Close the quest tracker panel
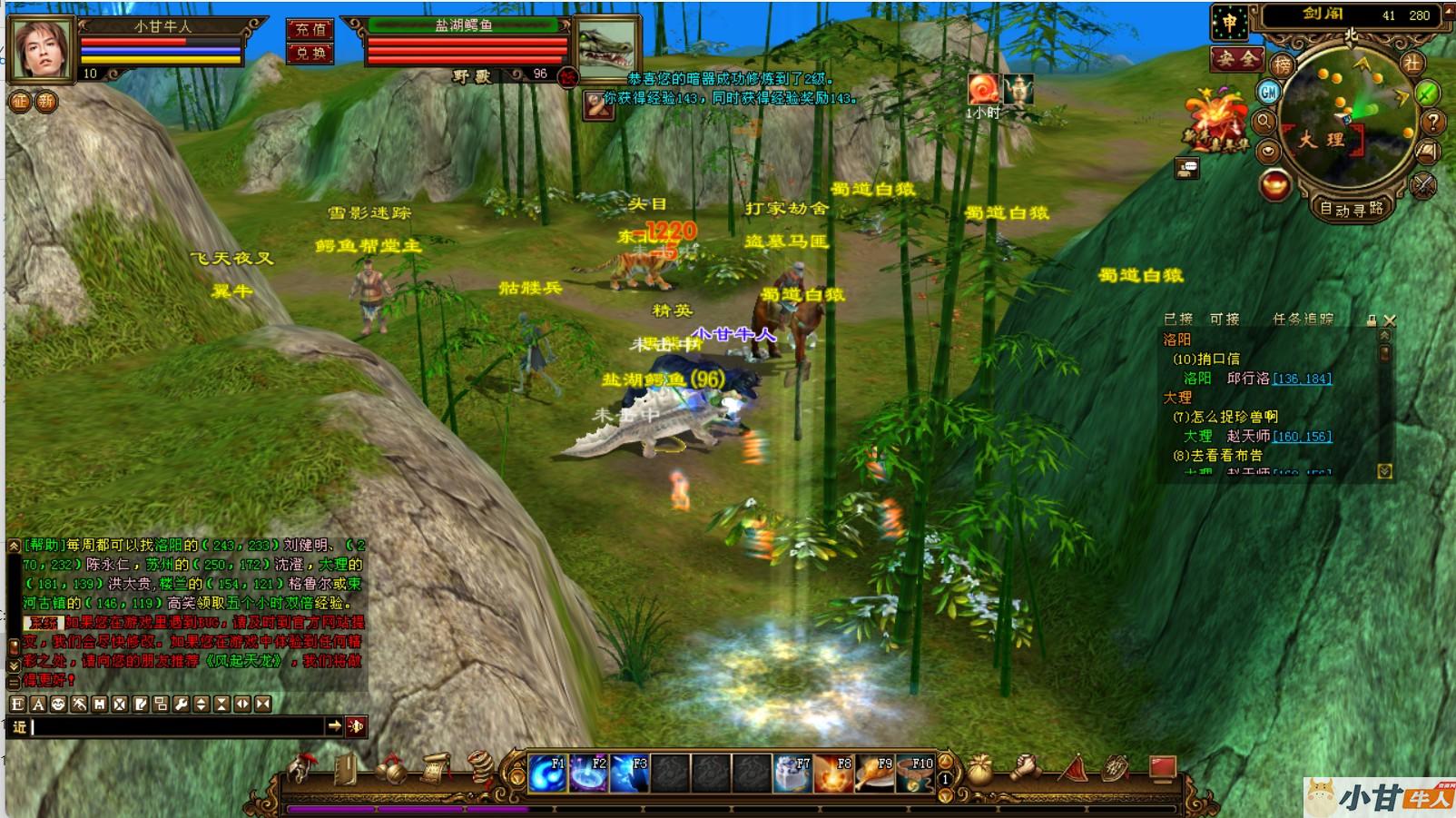 [1390, 320]
